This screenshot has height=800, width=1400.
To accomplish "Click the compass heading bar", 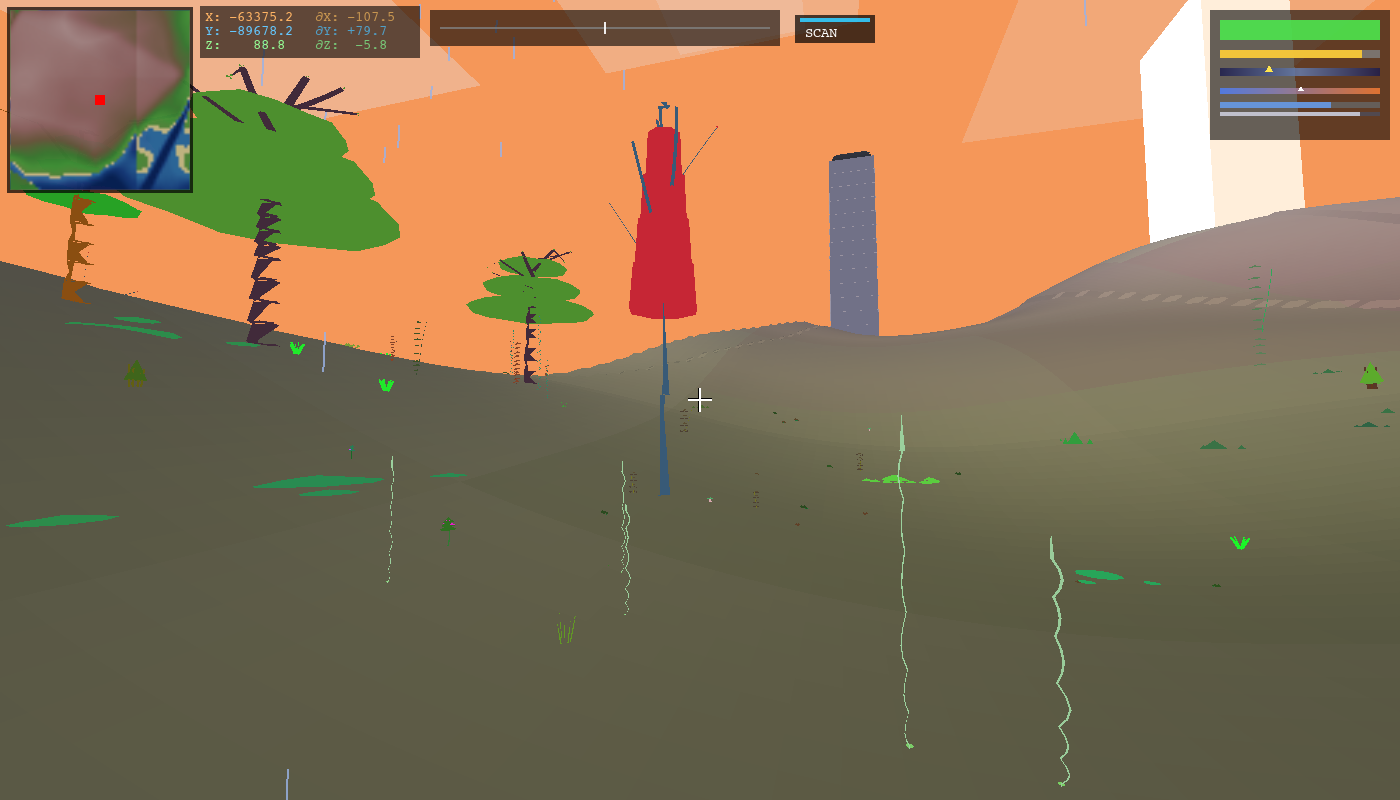I will click(604, 28).
